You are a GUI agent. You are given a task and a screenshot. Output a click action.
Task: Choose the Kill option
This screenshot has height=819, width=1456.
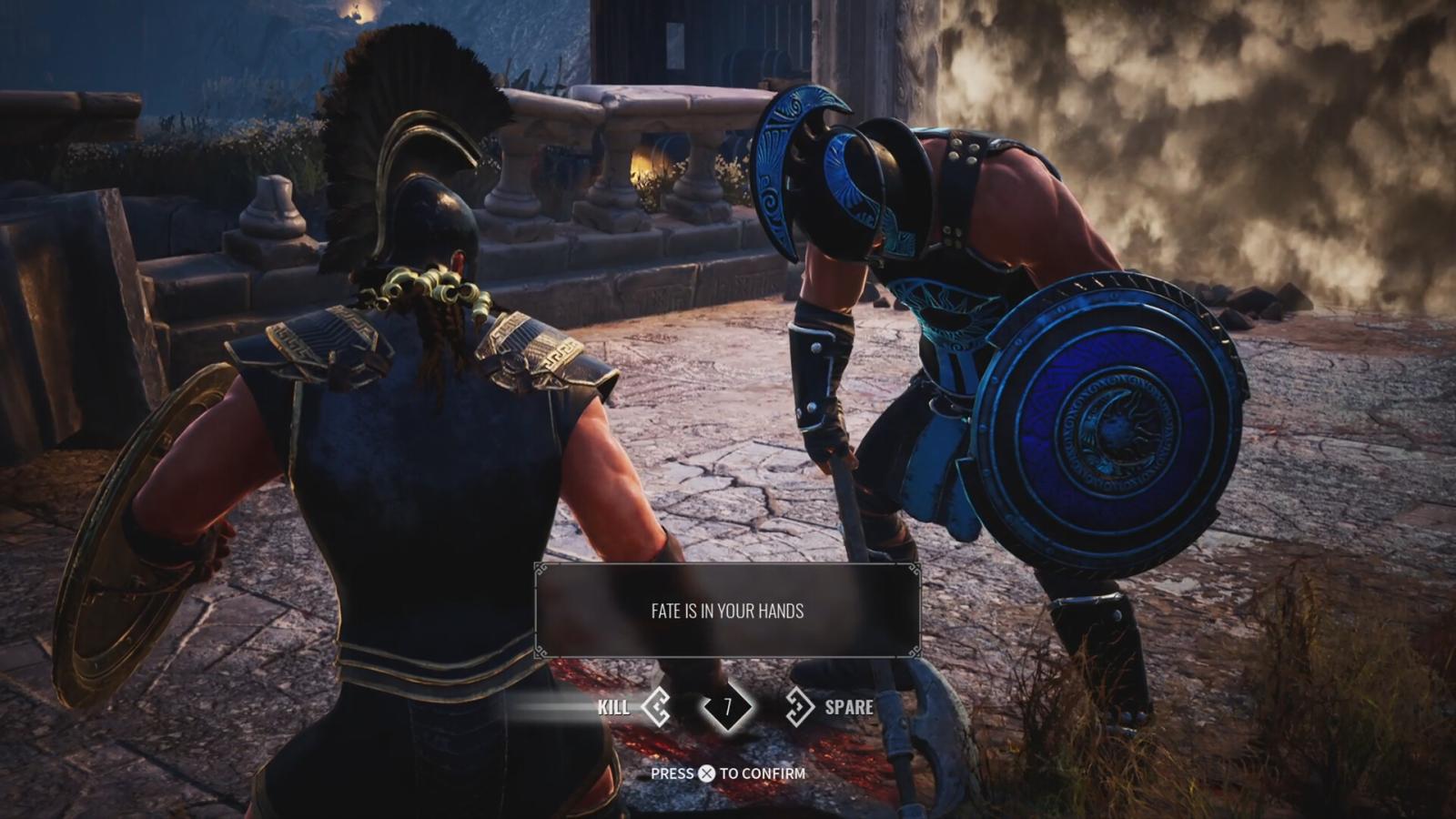(x=630, y=707)
